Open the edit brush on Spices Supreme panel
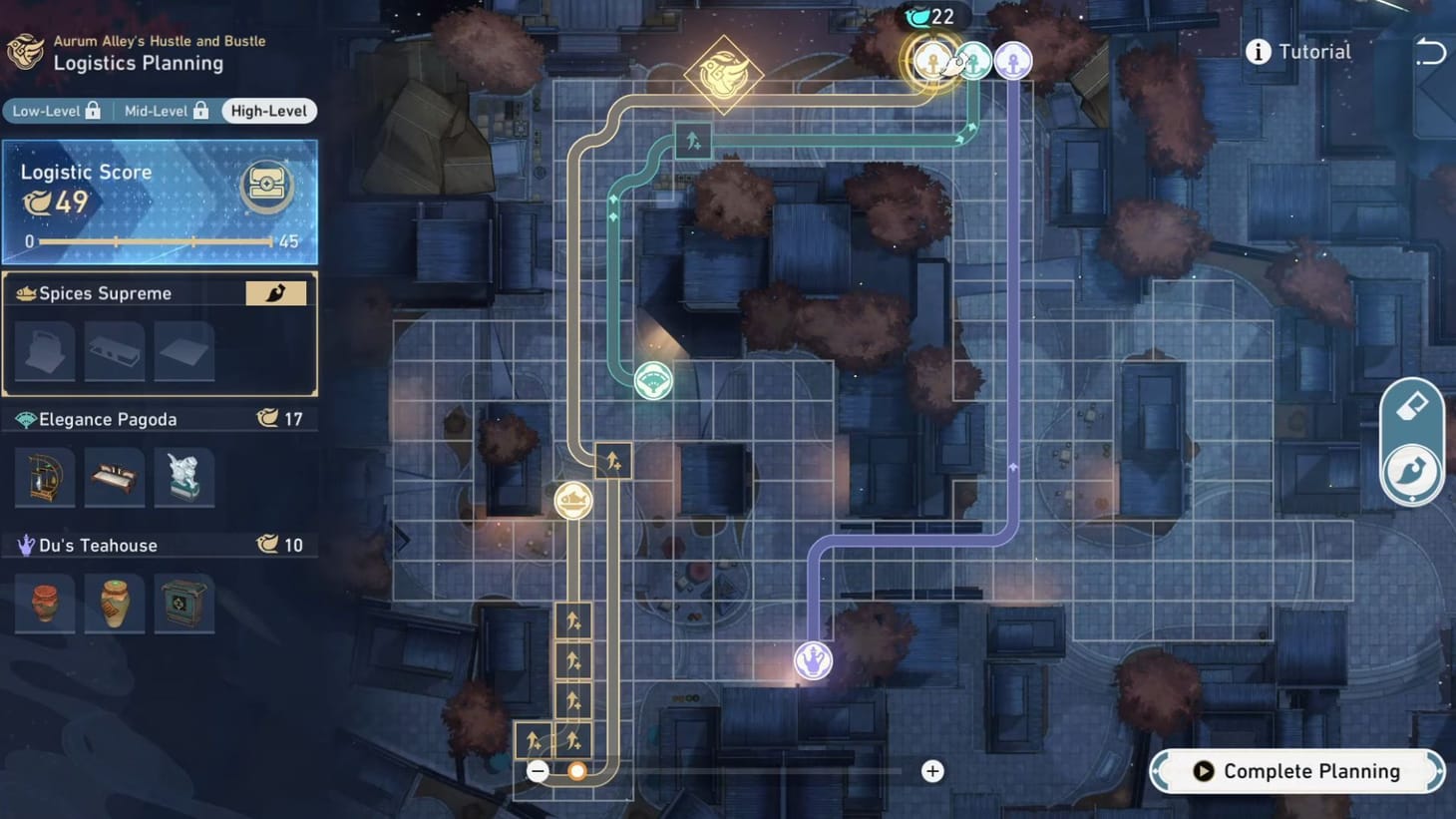Viewport: 1456px width, 819px height. pos(276,292)
